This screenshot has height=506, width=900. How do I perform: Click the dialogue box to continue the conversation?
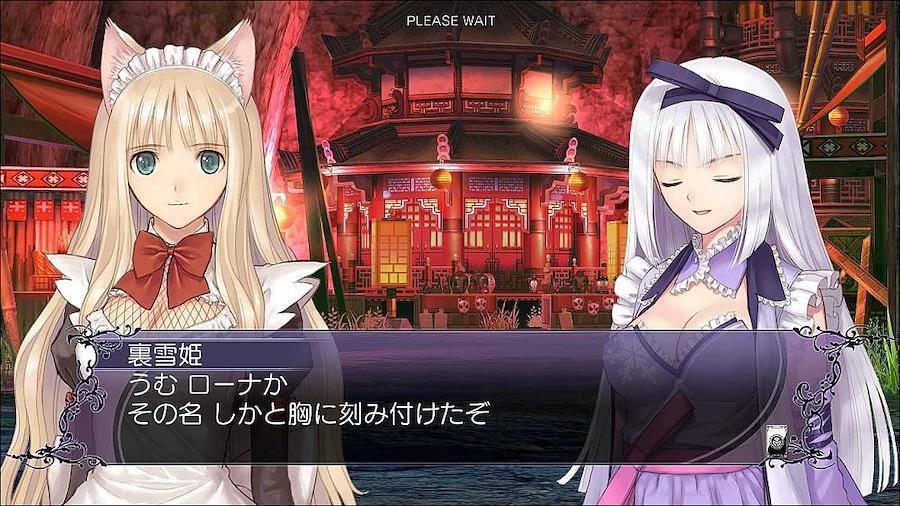pos(450,400)
